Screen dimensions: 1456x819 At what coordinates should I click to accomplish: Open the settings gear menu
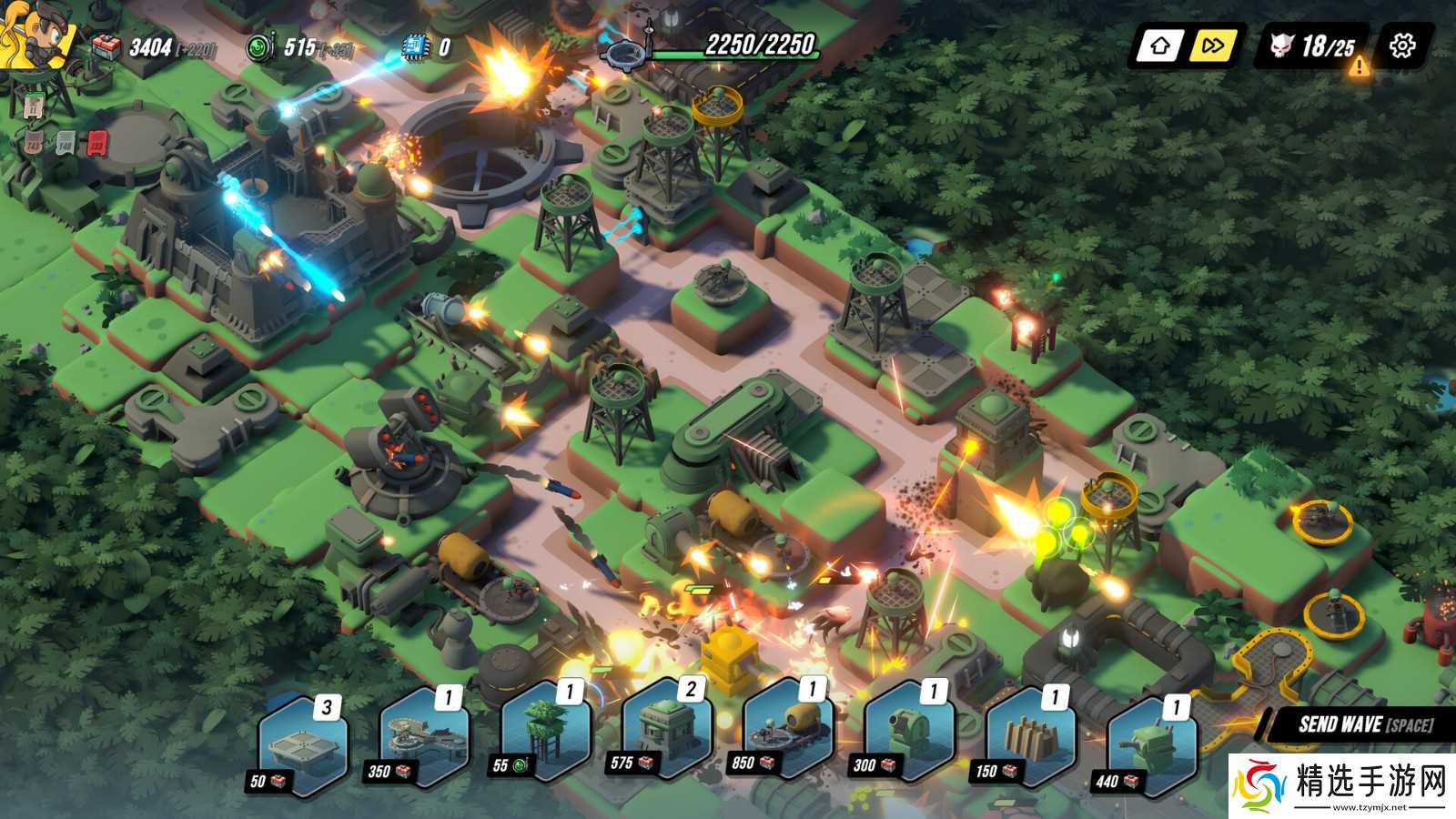click(x=1402, y=45)
